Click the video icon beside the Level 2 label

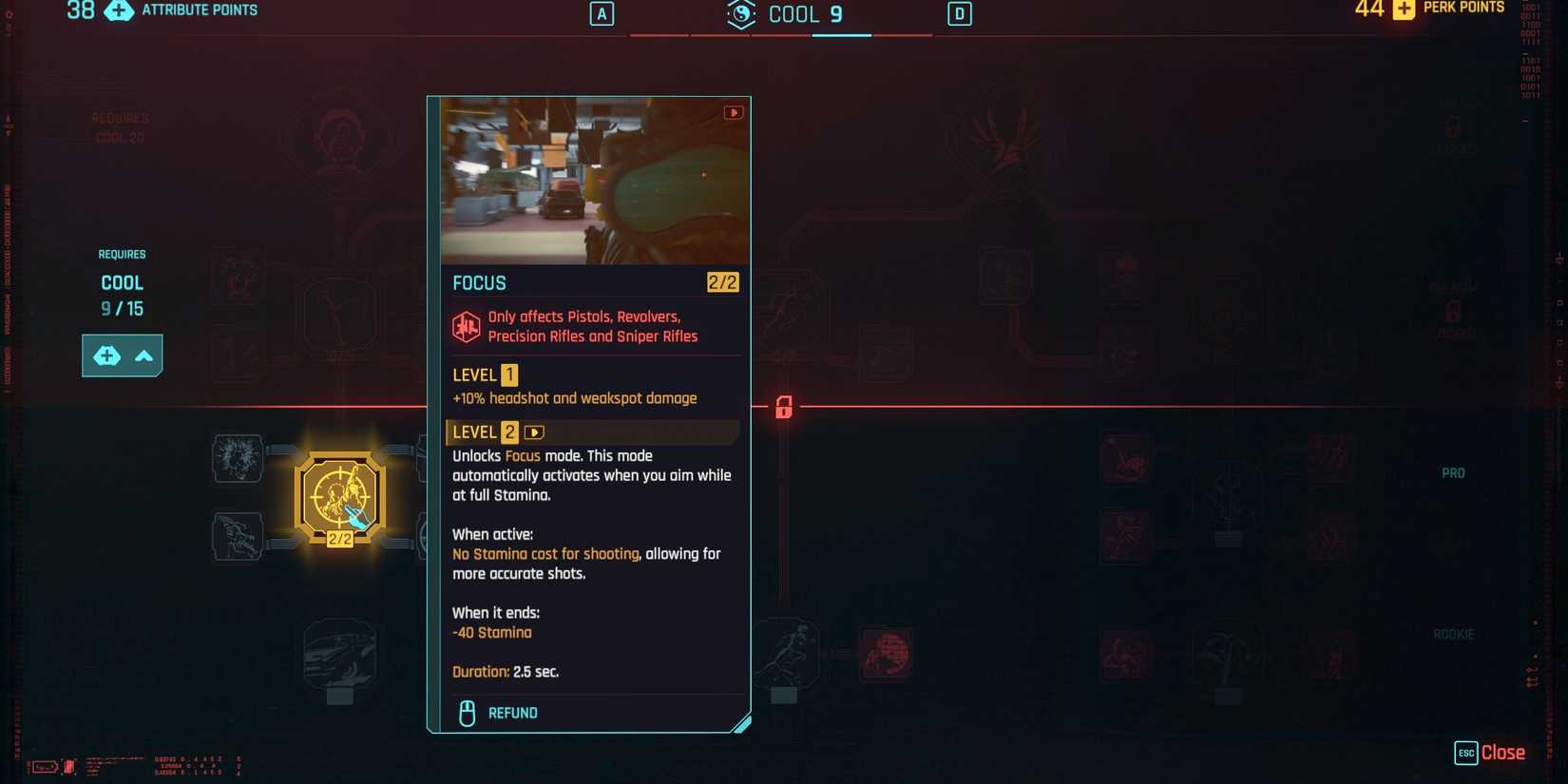tap(534, 431)
